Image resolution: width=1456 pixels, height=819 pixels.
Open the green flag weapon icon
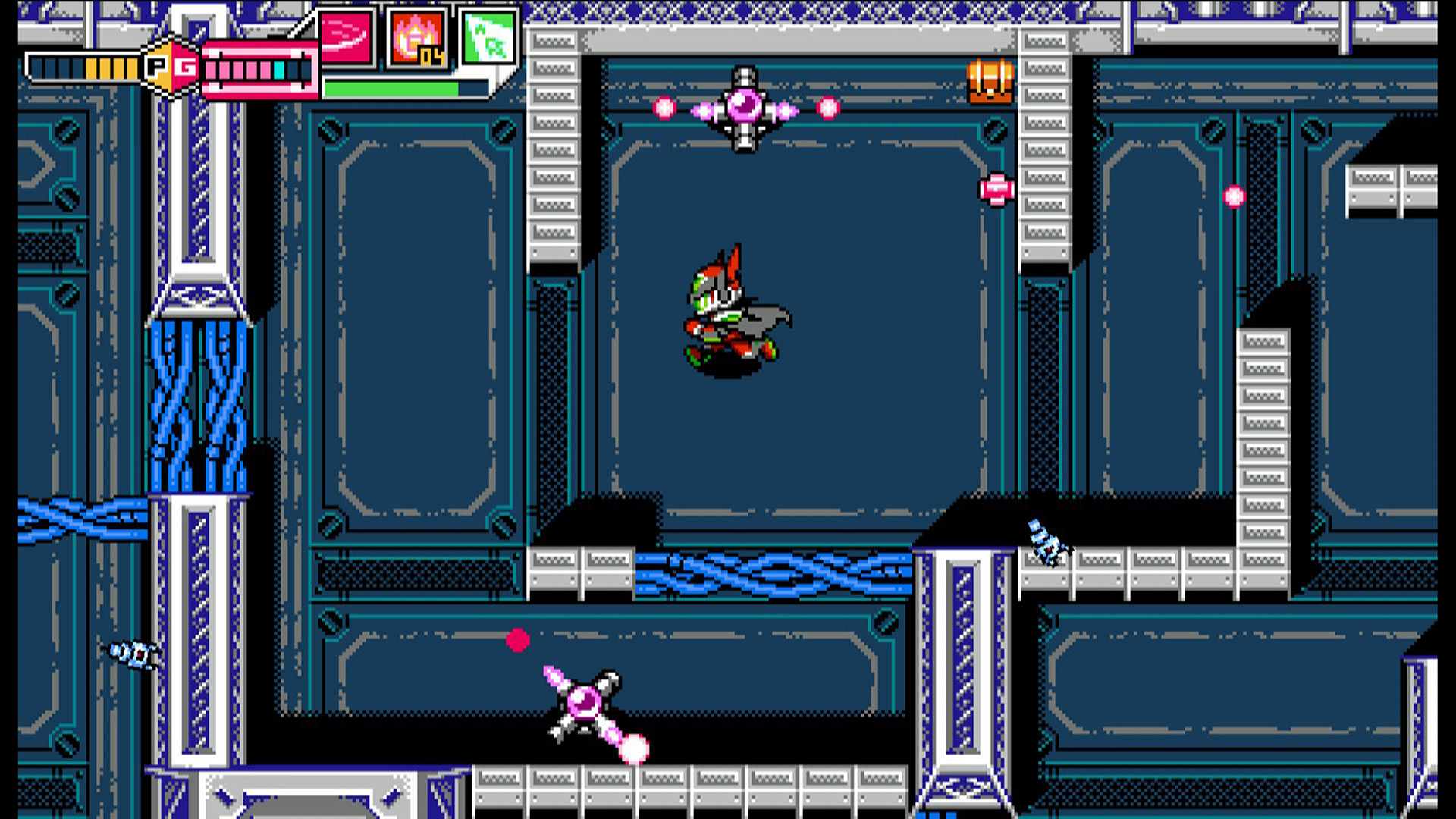pyautogui.click(x=490, y=36)
